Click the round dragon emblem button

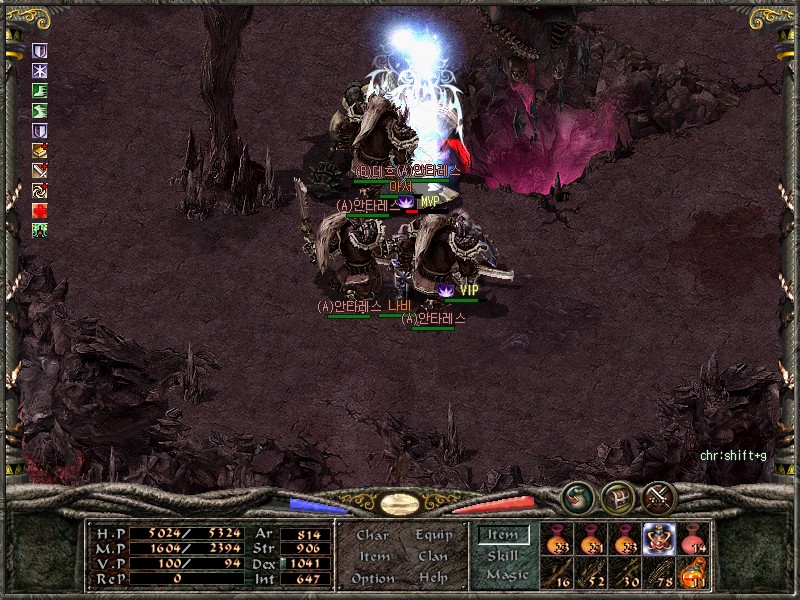(577, 496)
